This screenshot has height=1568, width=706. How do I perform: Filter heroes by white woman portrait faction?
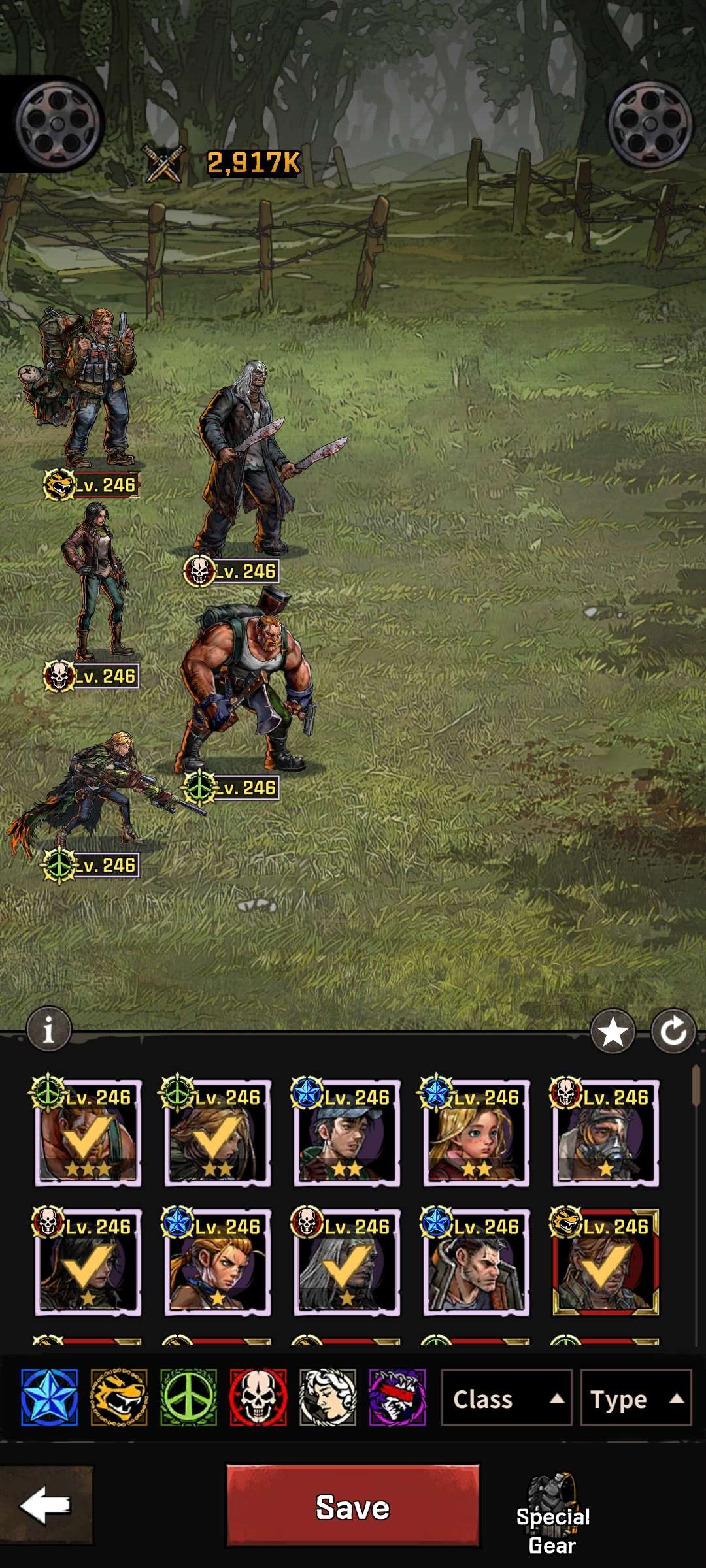[x=328, y=1397]
